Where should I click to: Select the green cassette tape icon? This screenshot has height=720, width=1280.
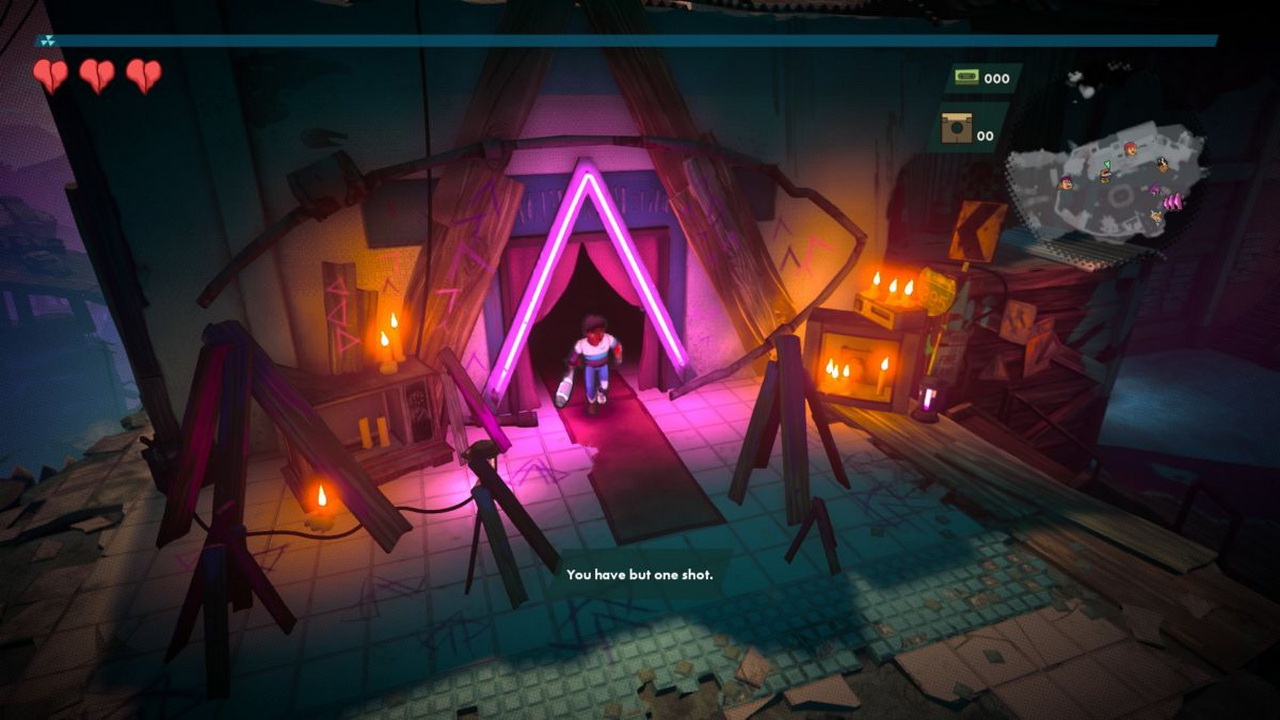pyautogui.click(x=965, y=77)
